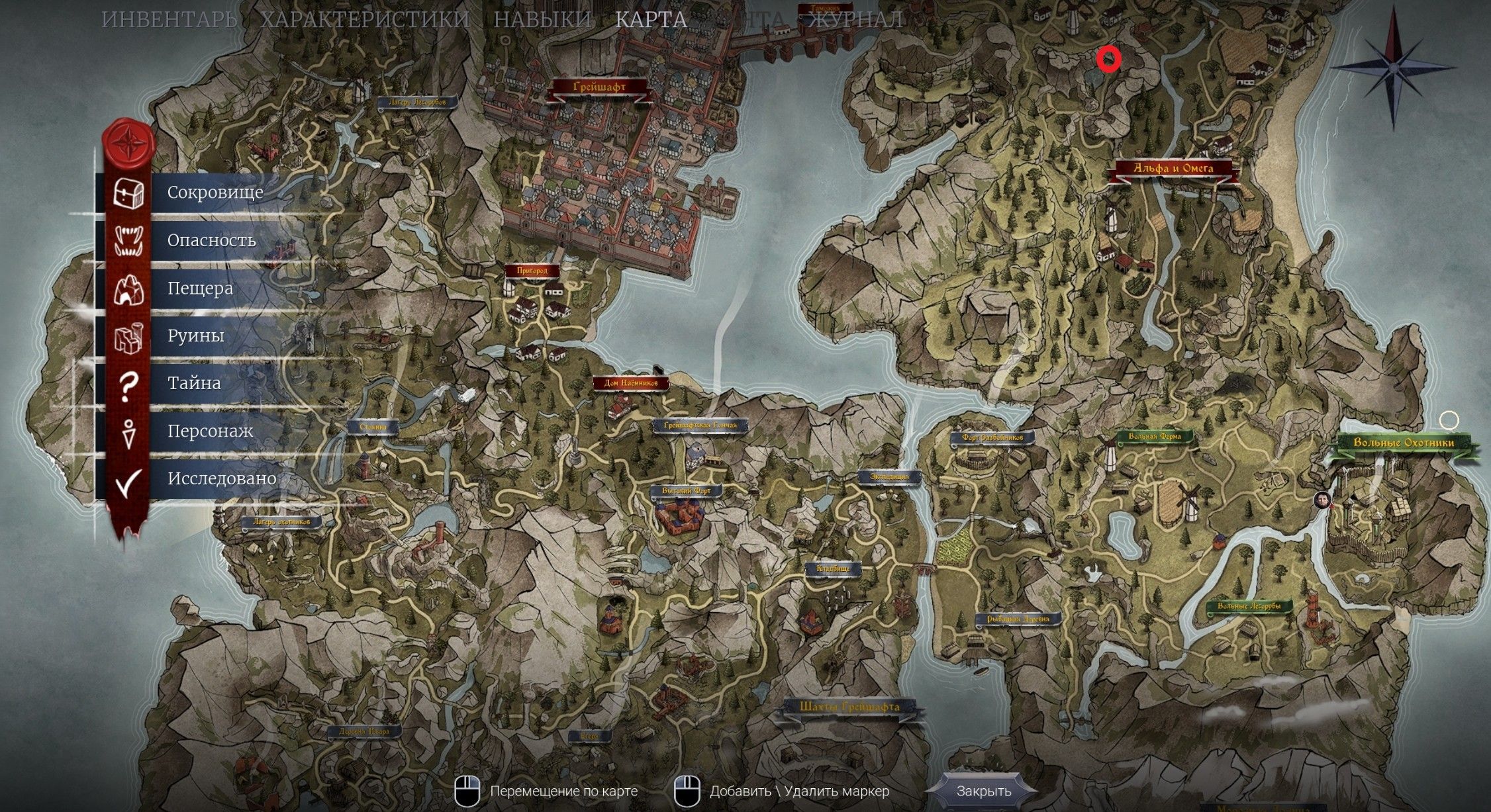Click the Шахты Грейшафта location label
1491x812 pixels.
click(849, 707)
